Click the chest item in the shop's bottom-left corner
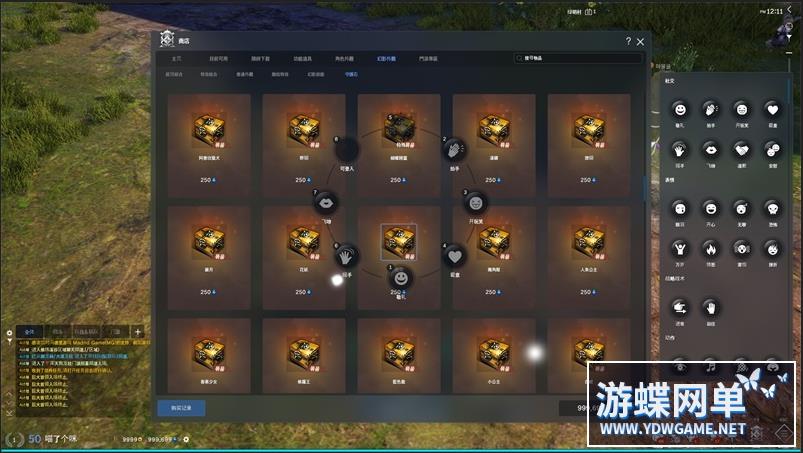 click(x=209, y=353)
